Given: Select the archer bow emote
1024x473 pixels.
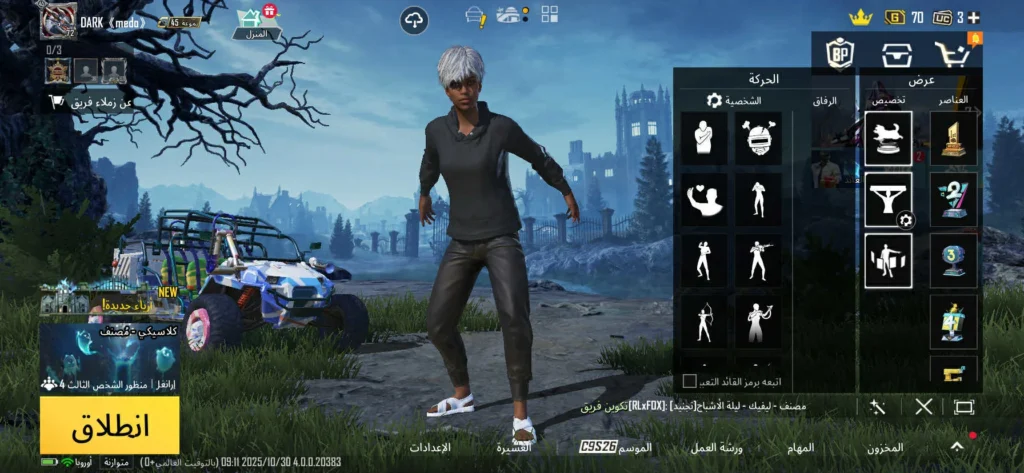Looking at the screenshot, I should pos(703,322).
